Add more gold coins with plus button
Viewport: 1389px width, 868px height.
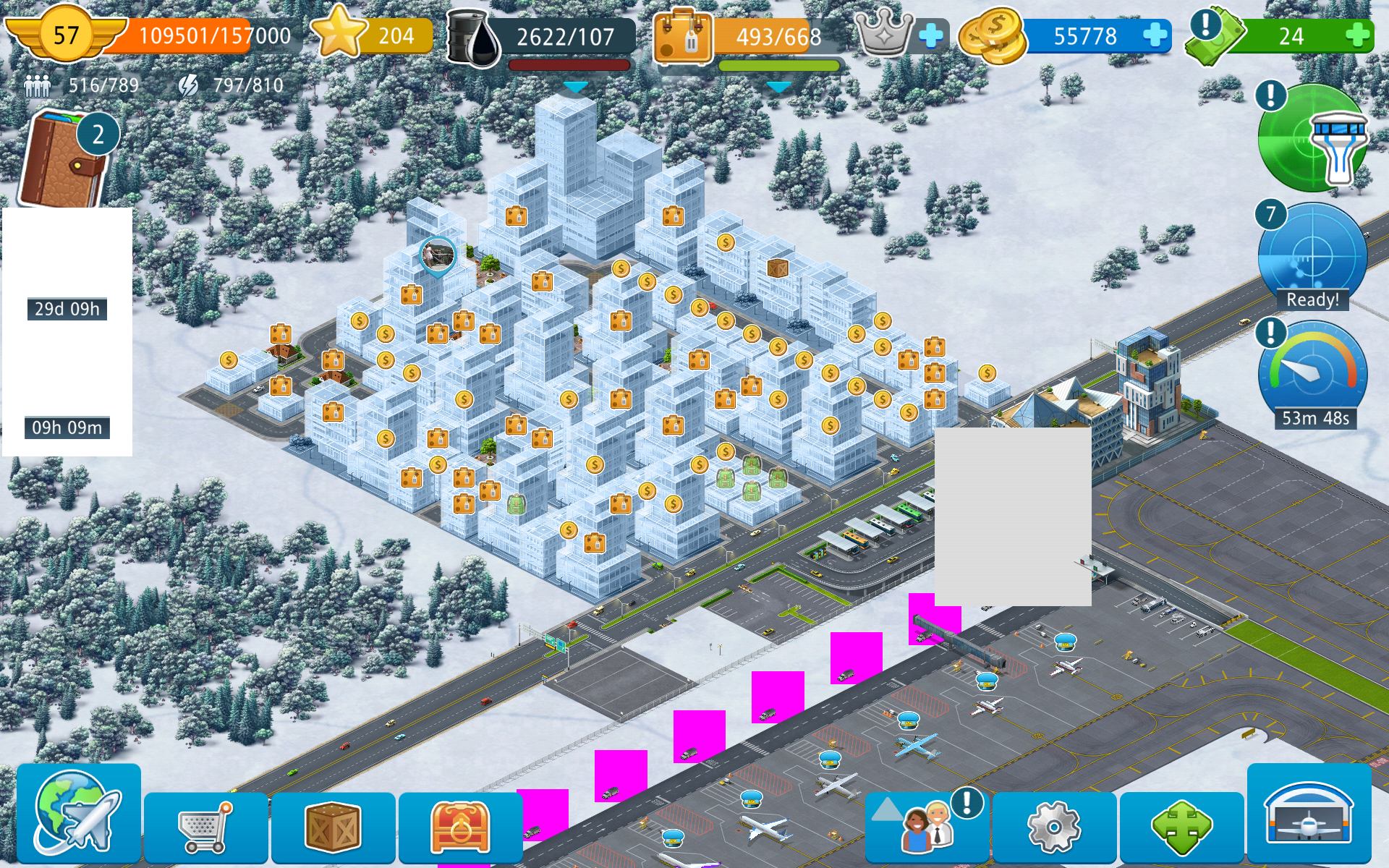pos(1155,35)
